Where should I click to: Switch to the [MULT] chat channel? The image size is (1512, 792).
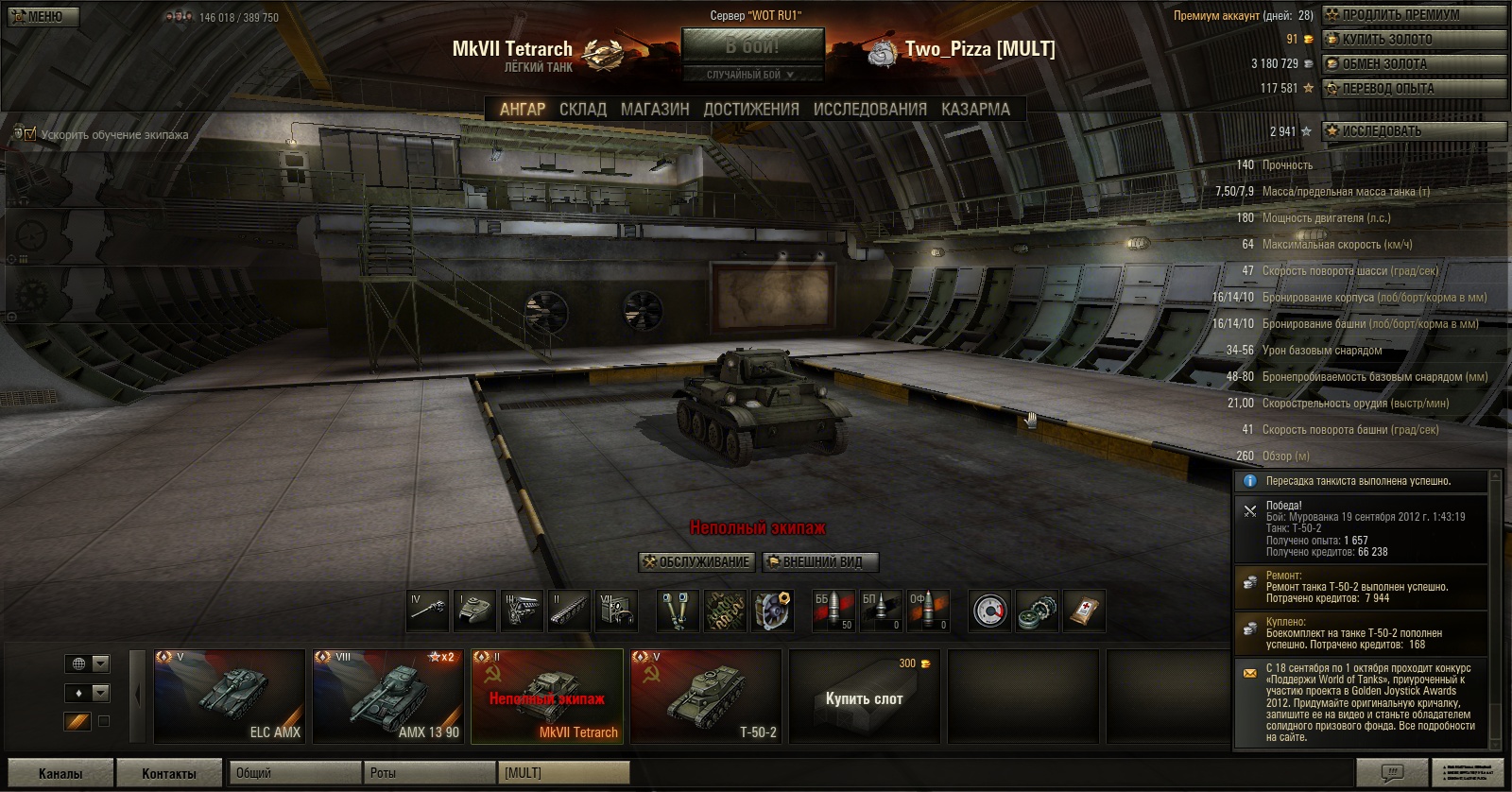pyautogui.click(x=562, y=773)
